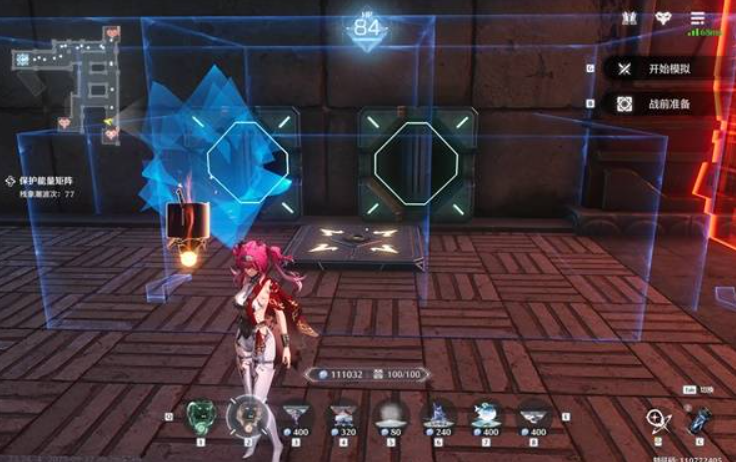Open the 战前准备 (battle preparation) panel
Image resolution: width=736 pixels, height=462 pixels.
pyautogui.click(x=660, y=103)
